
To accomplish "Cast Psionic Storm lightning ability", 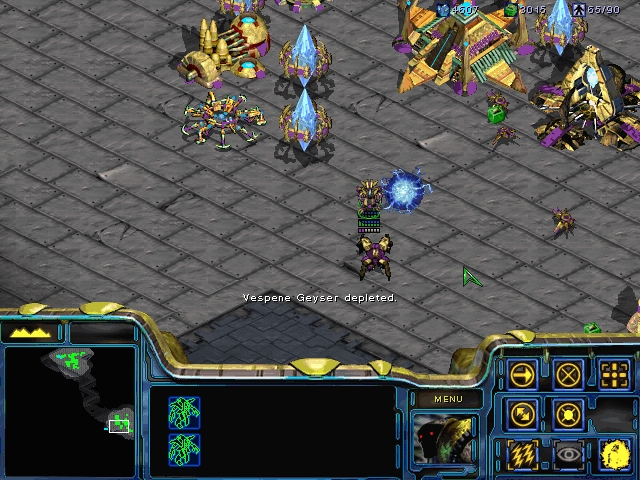I will coord(522,455).
